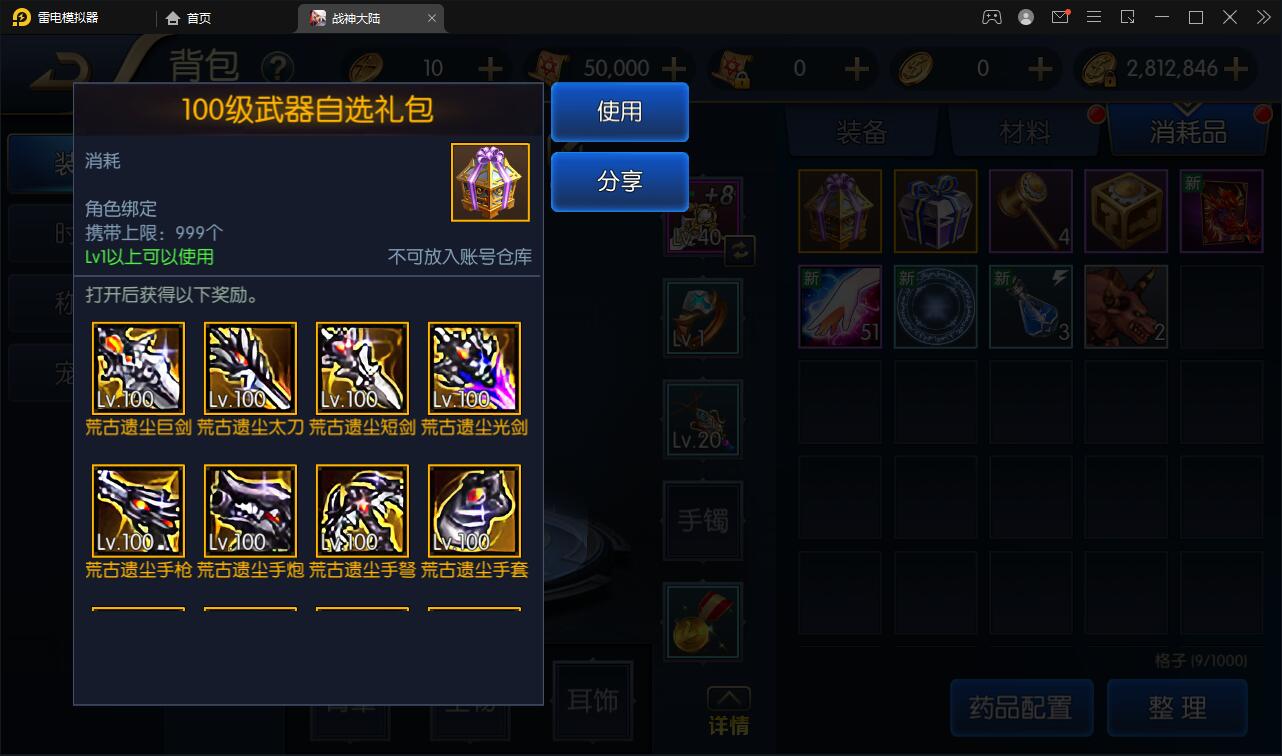The height and width of the screenshot is (756, 1282).
Task: Click the 分享 button
Action: 619,181
